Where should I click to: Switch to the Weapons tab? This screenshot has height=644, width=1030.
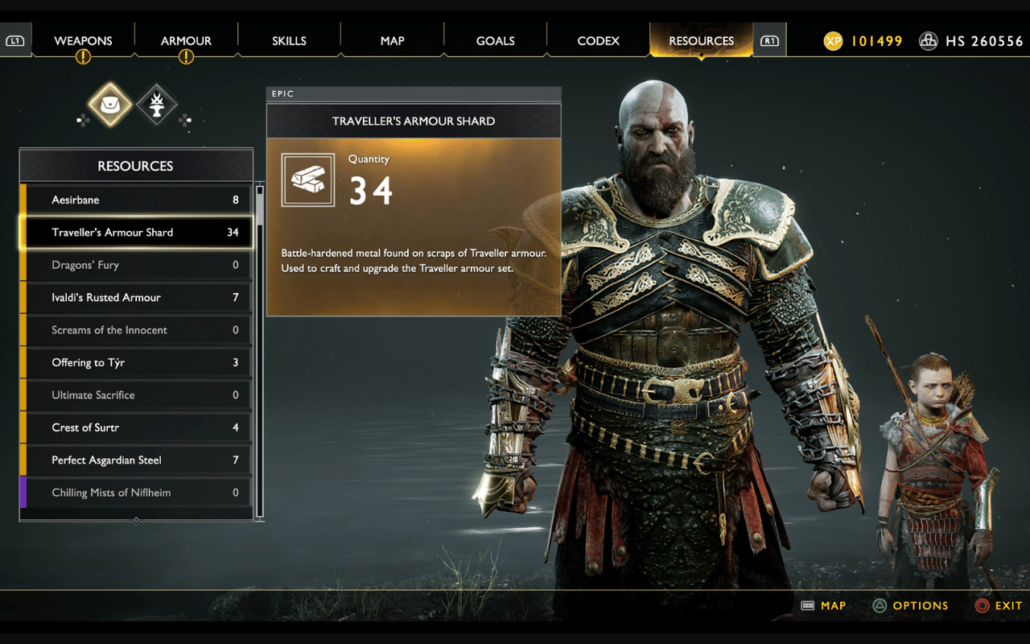pyautogui.click(x=83, y=41)
